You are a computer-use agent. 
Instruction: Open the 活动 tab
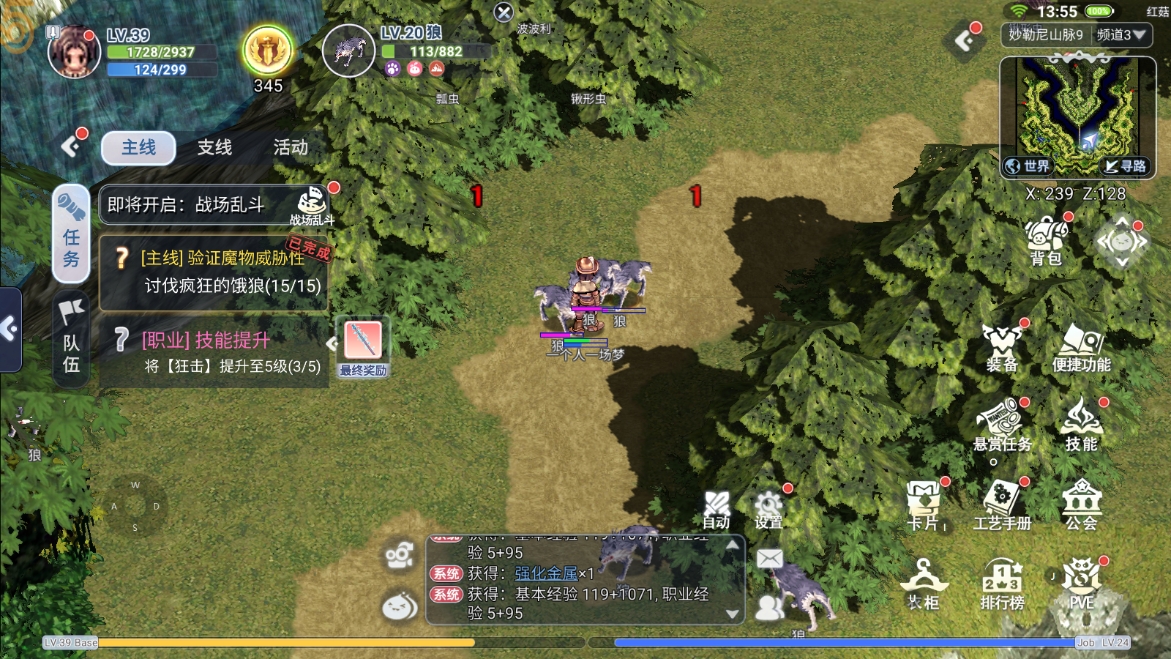pyautogui.click(x=290, y=148)
